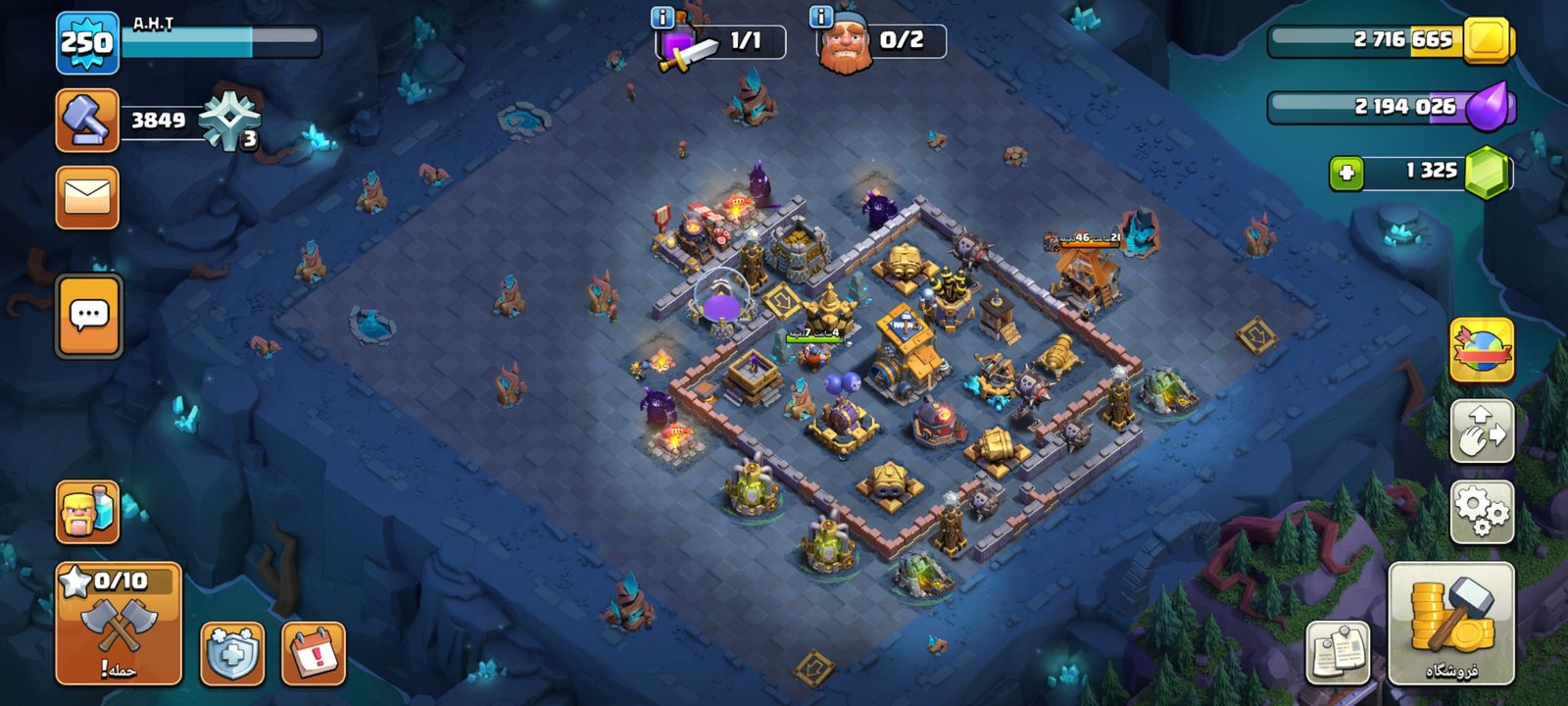Open the globe with ribbon button
The height and width of the screenshot is (706, 1568).
1482,350
